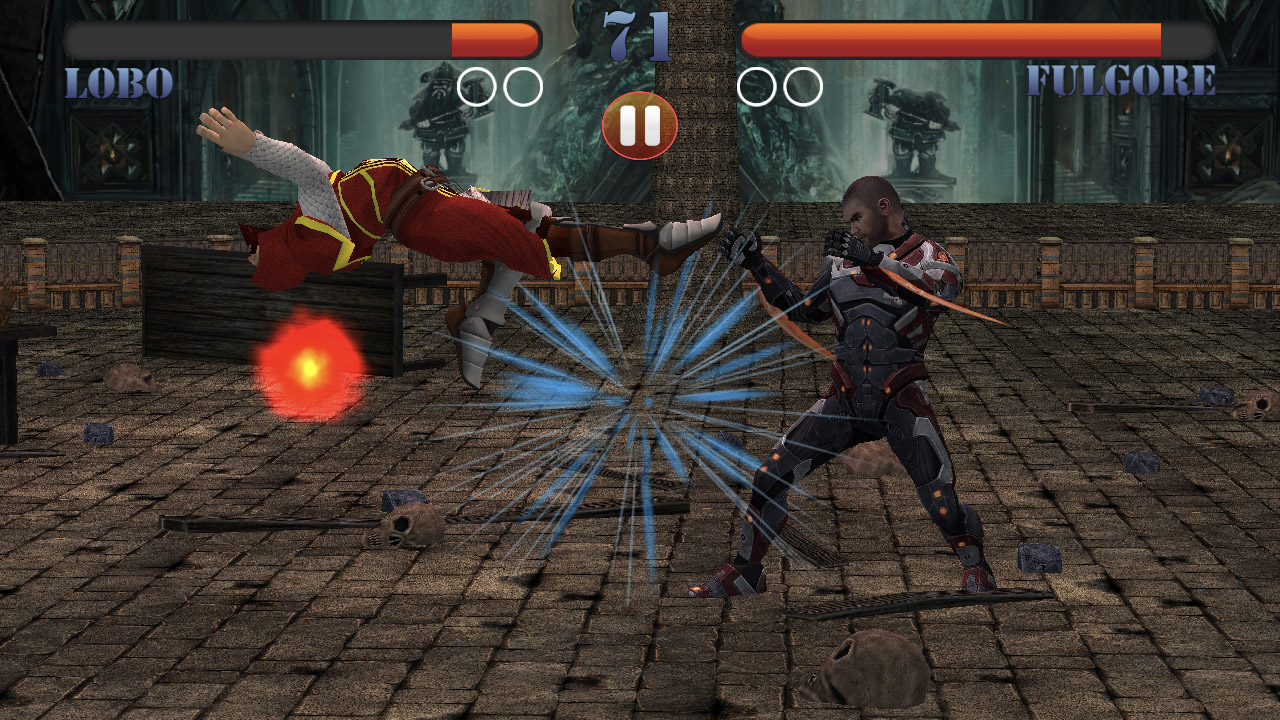The width and height of the screenshot is (1280, 720).
Task: Click Fulgore's second round indicator circle
Action: point(800,87)
